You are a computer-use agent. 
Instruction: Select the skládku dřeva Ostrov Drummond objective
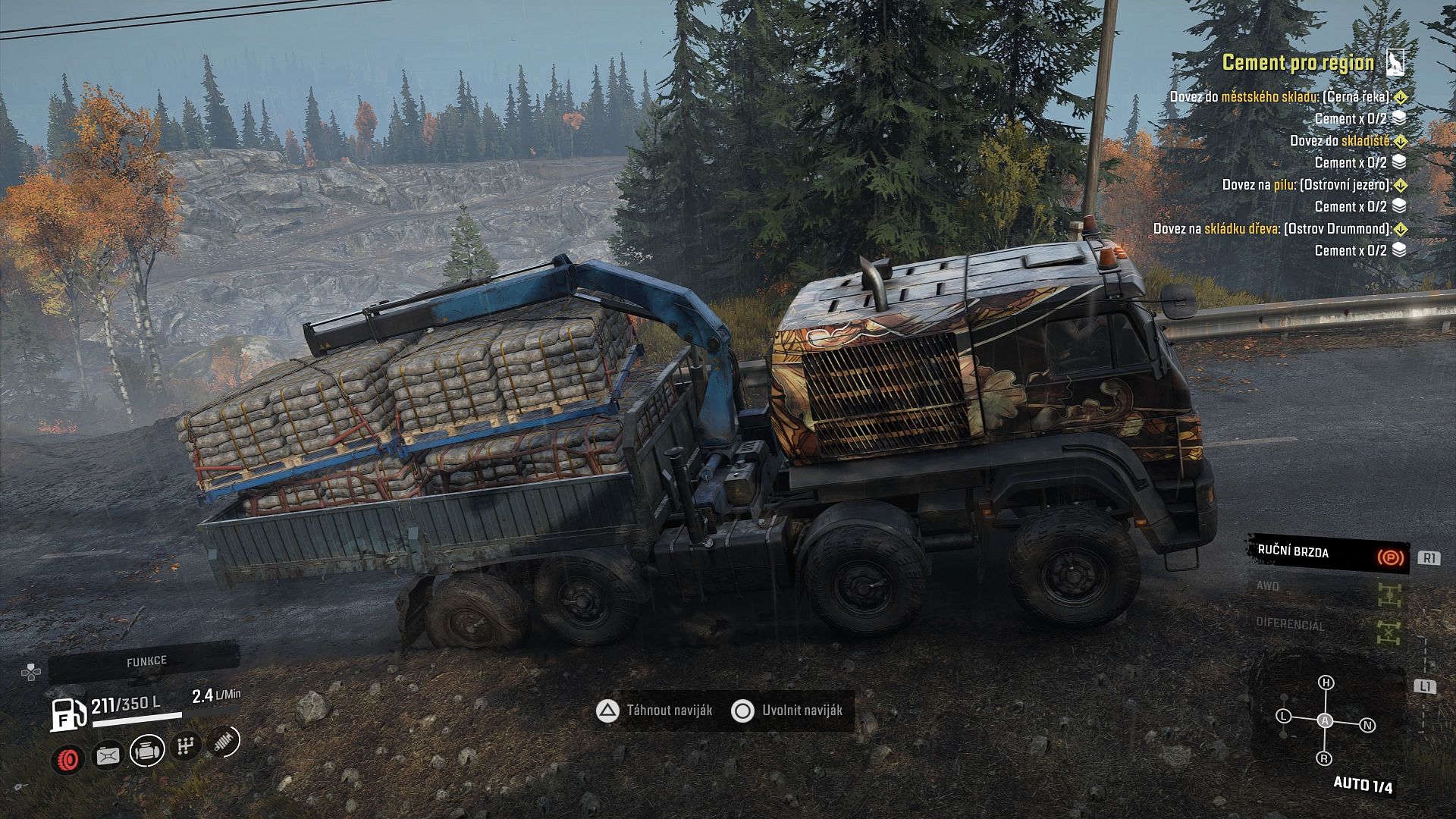click(1272, 229)
